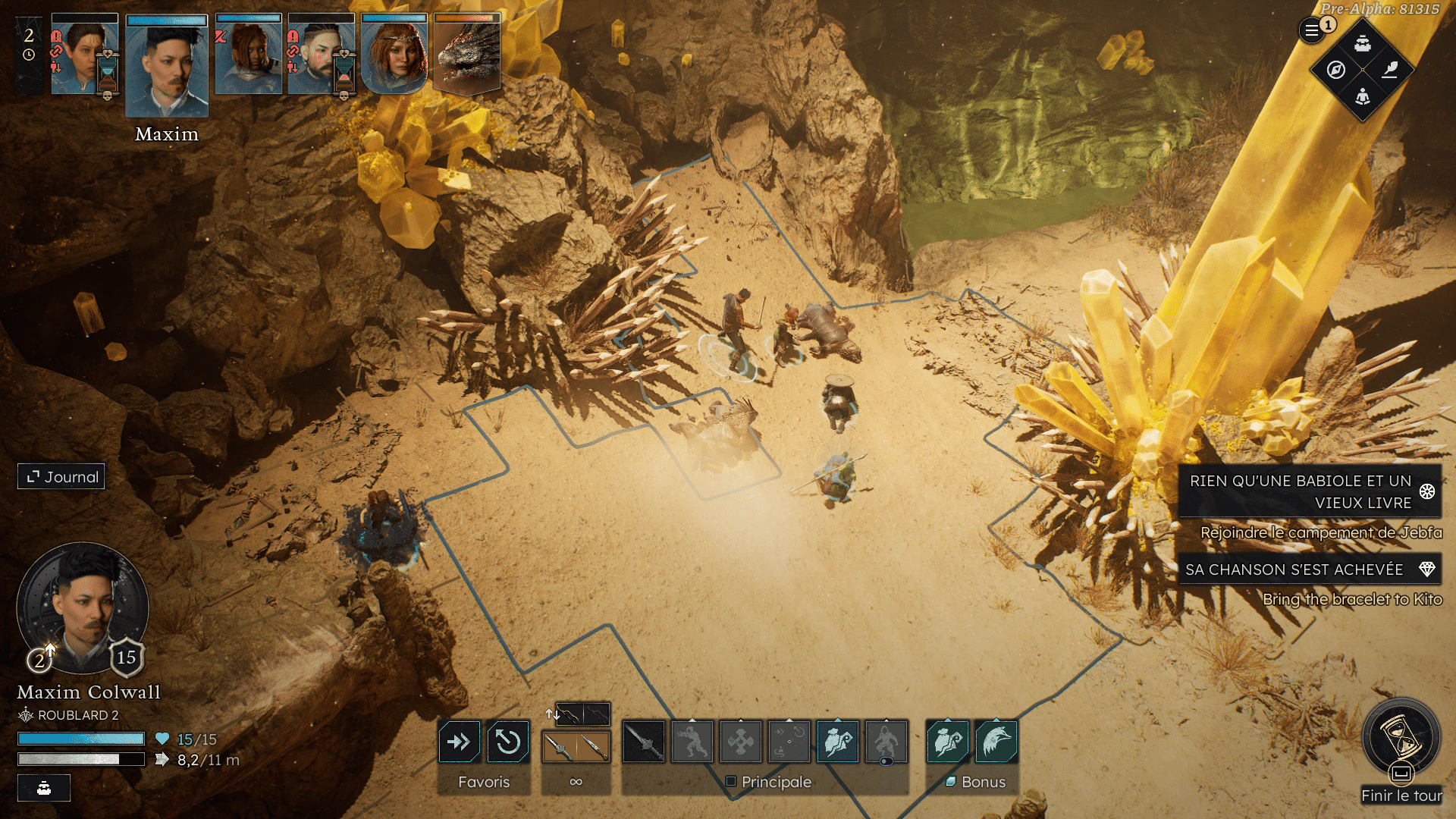Viewport: 1456px width, 819px height.
Task: Select the dagger attack in Principale actions
Action: pos(643,742)
